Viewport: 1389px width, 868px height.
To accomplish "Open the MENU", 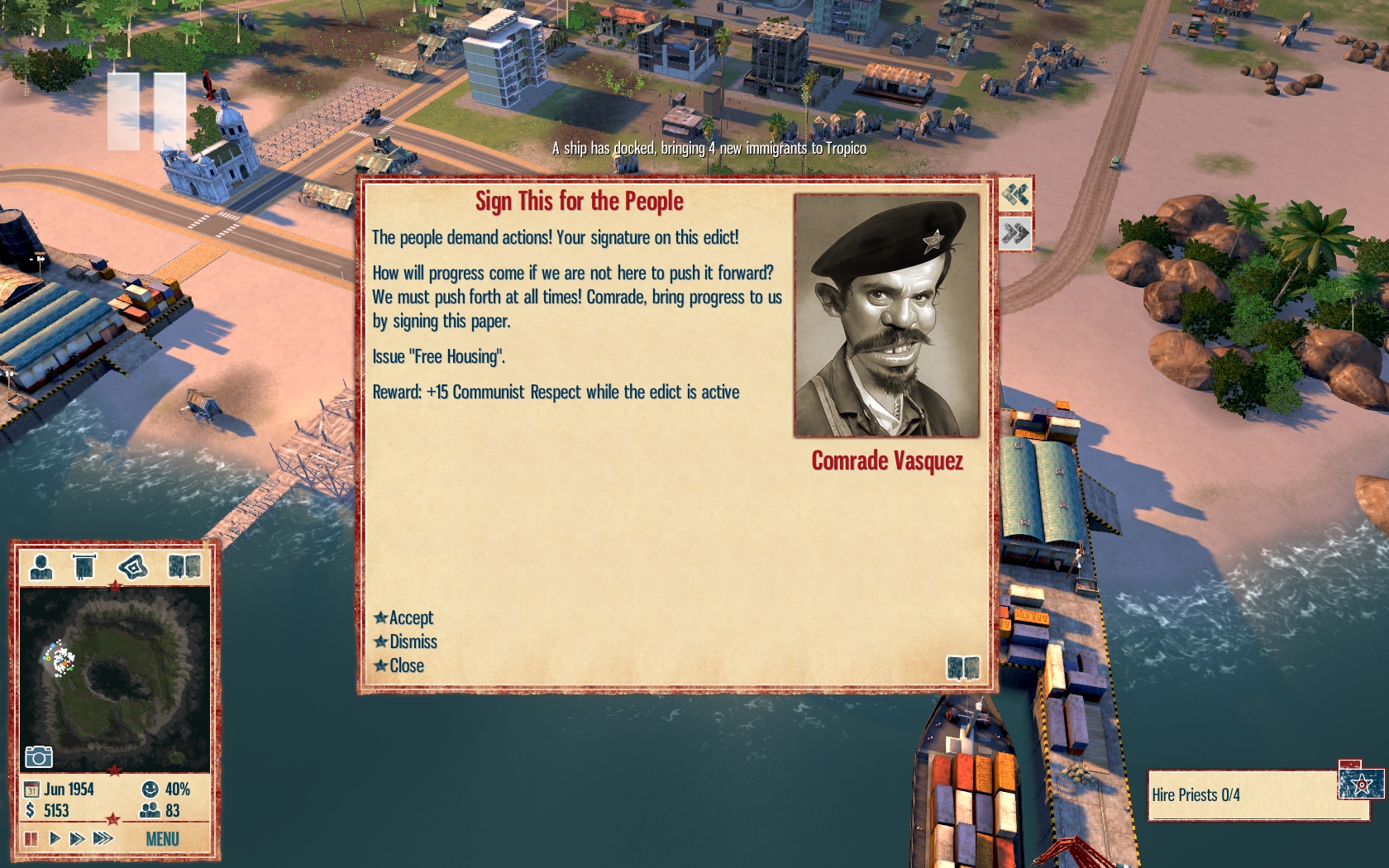I will [x=162, y=839].
